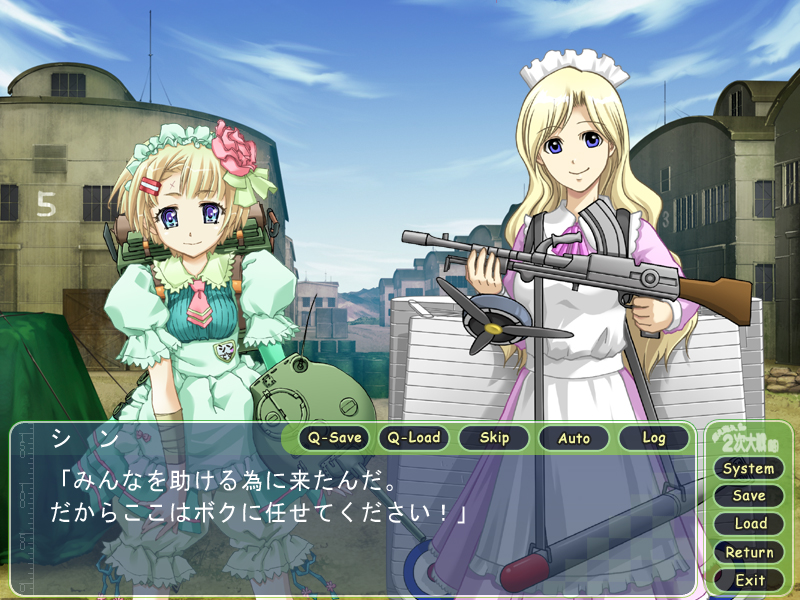Choose Exit to quit the game

[749, 580]
